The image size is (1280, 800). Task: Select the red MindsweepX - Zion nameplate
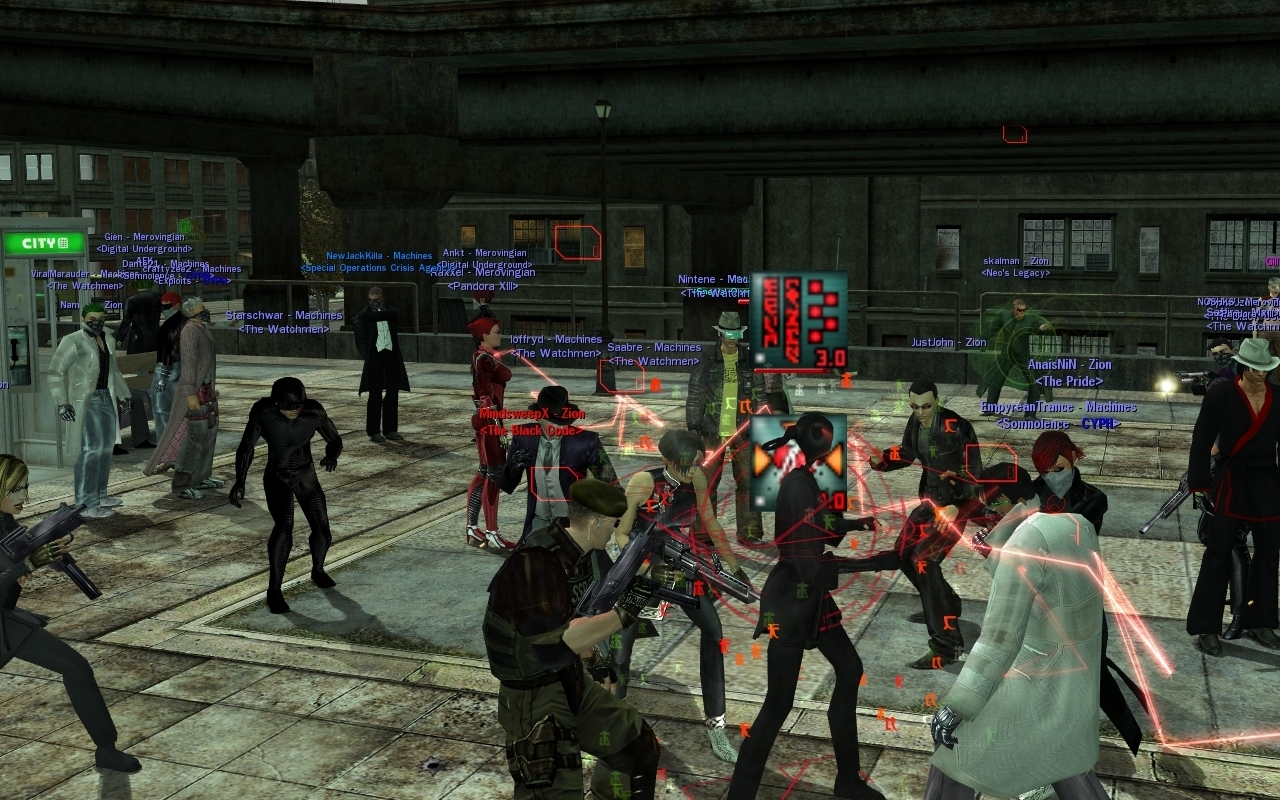(x=531, y=414)
